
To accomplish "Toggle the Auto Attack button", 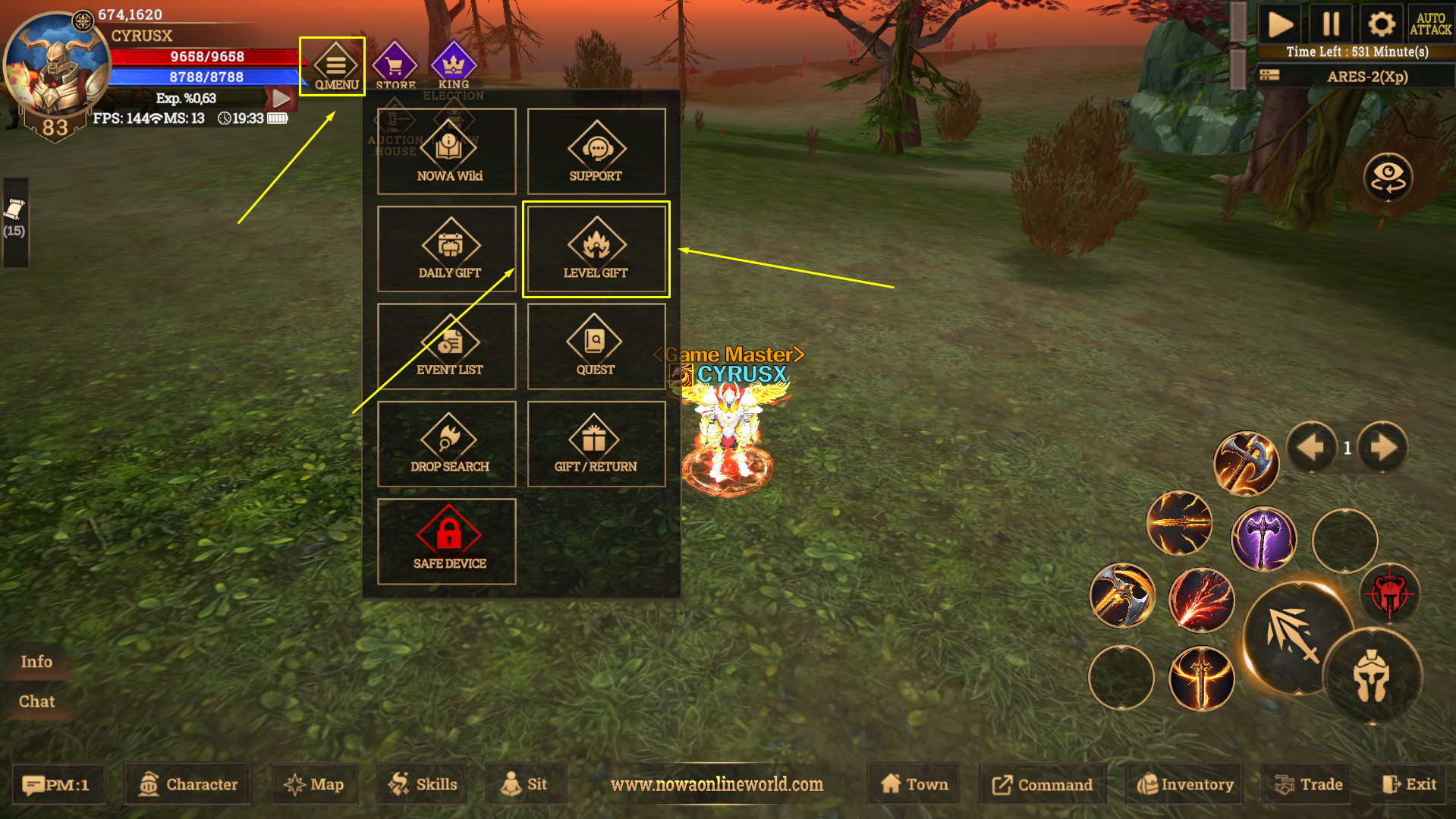I will coord(1430,24).
